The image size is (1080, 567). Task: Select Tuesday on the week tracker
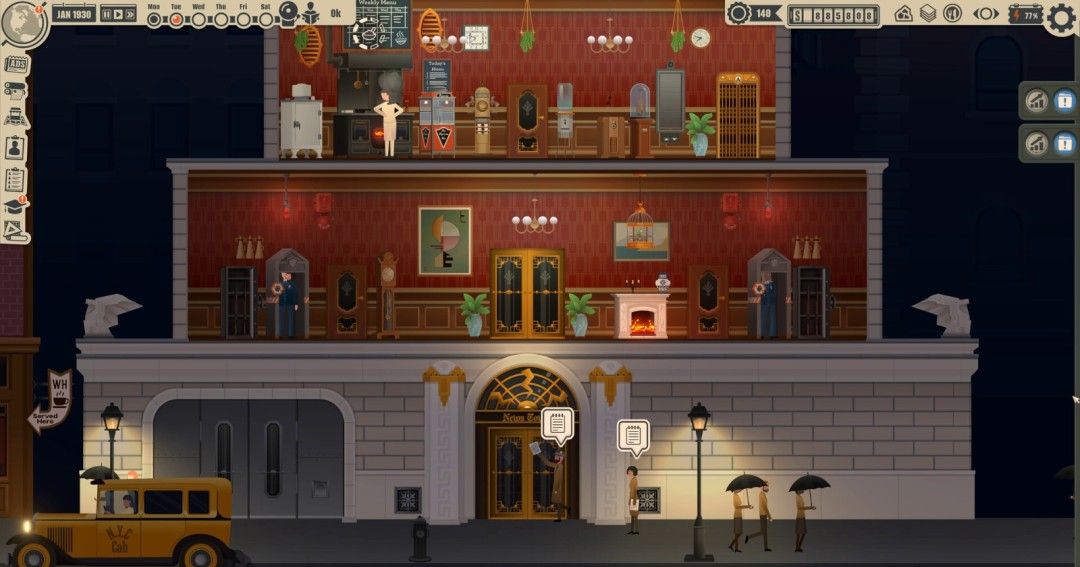pyautogui.click(x=177, y=18)
